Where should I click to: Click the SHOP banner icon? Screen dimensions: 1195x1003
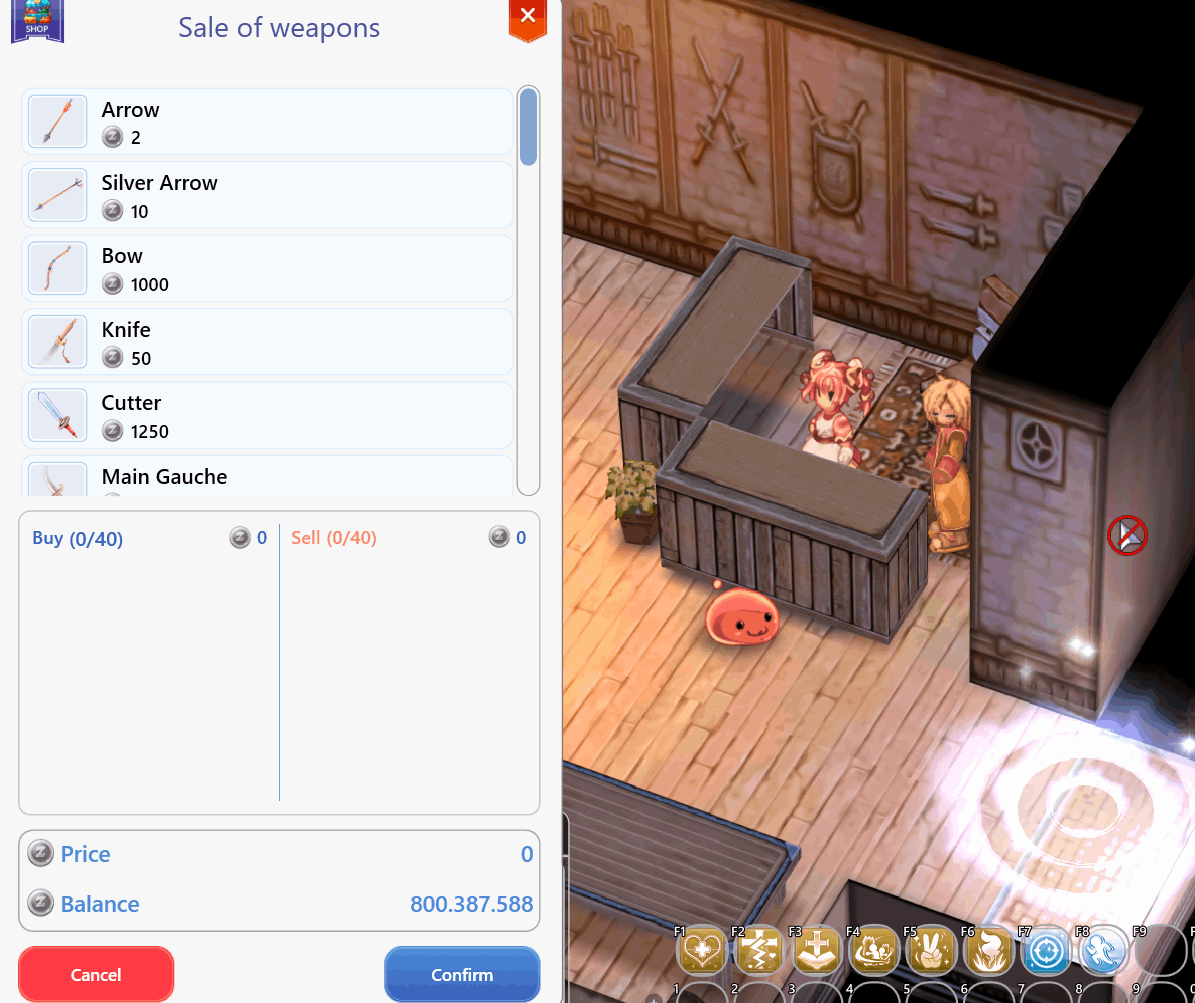tap(37, 20)
